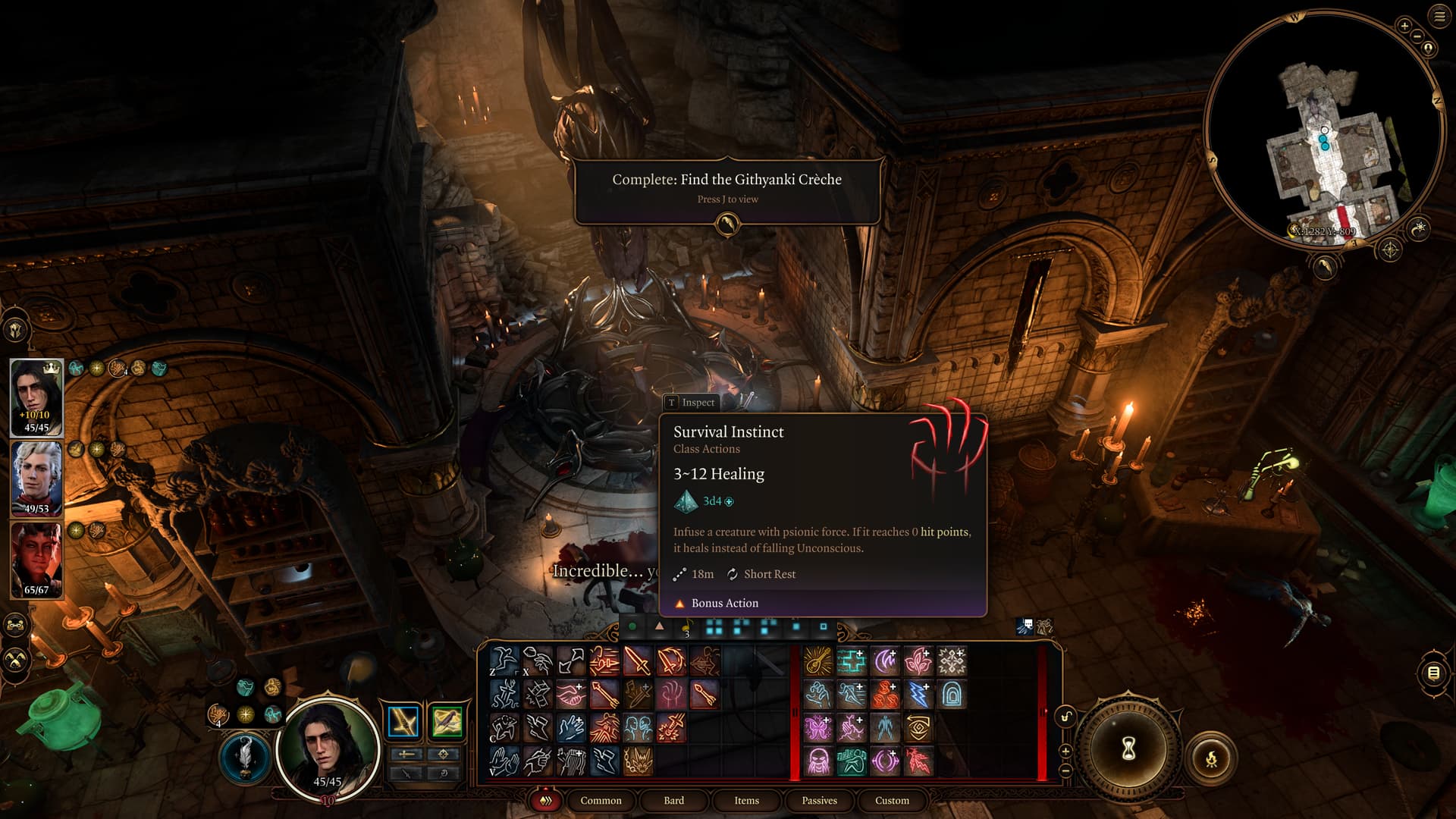Screen dimensions: 1456x819
Task: Zoom out on the minimap
Action: tap(1416, 37)
